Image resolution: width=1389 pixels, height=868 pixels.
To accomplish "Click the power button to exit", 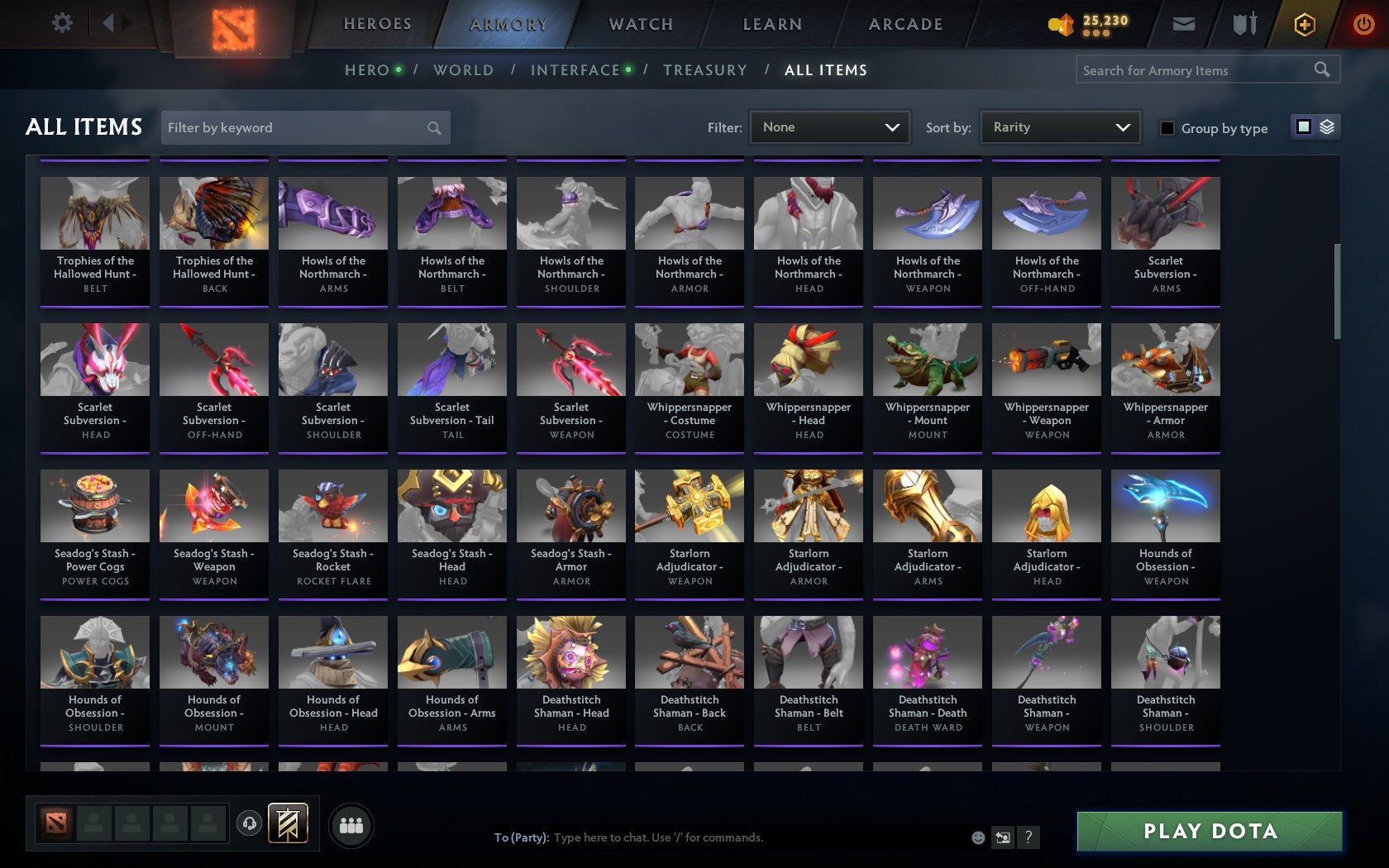I will point(1363,23).
